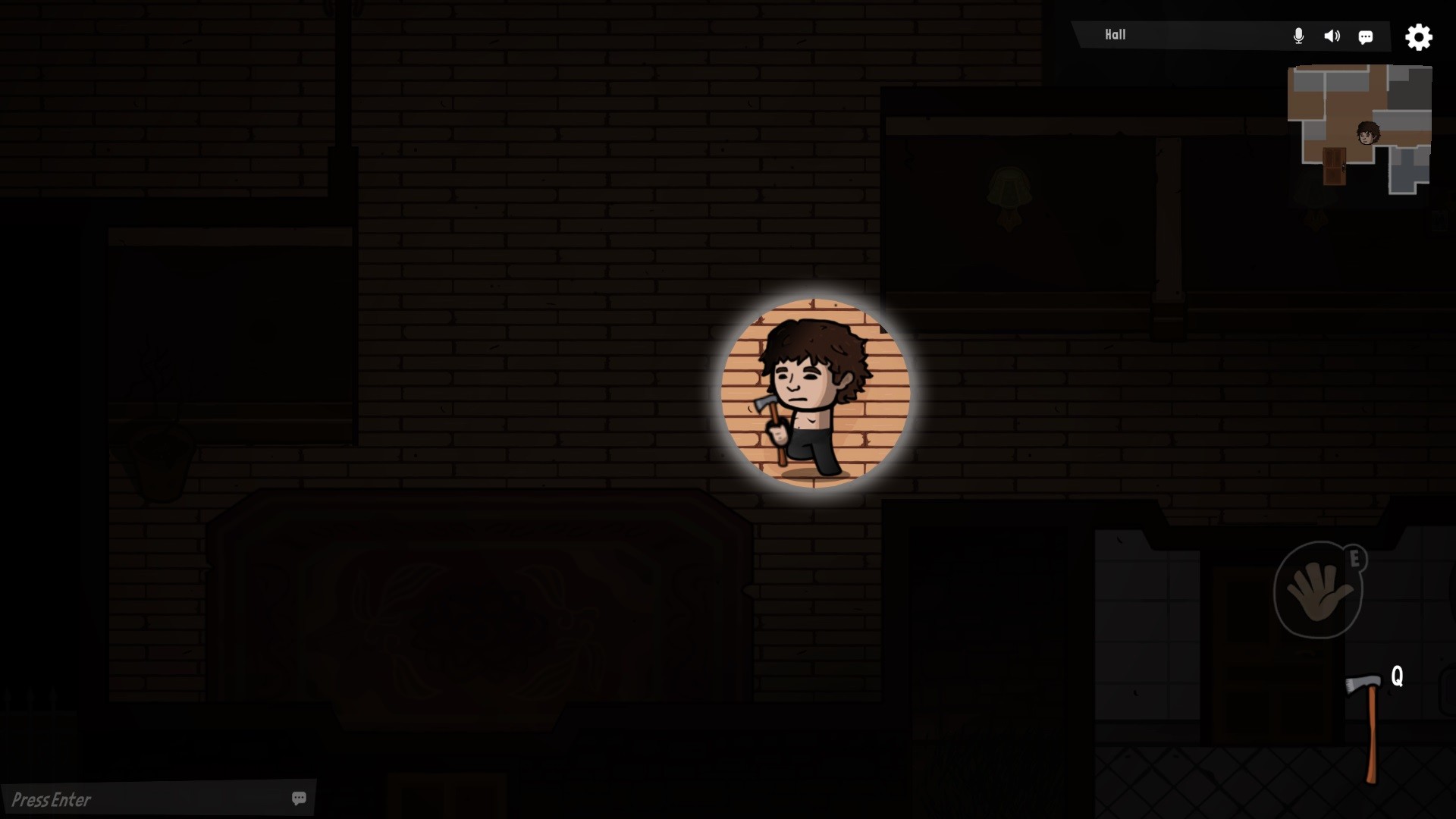
Task: Mute game audio with the speaker icon
Action: coord(1332,35)
